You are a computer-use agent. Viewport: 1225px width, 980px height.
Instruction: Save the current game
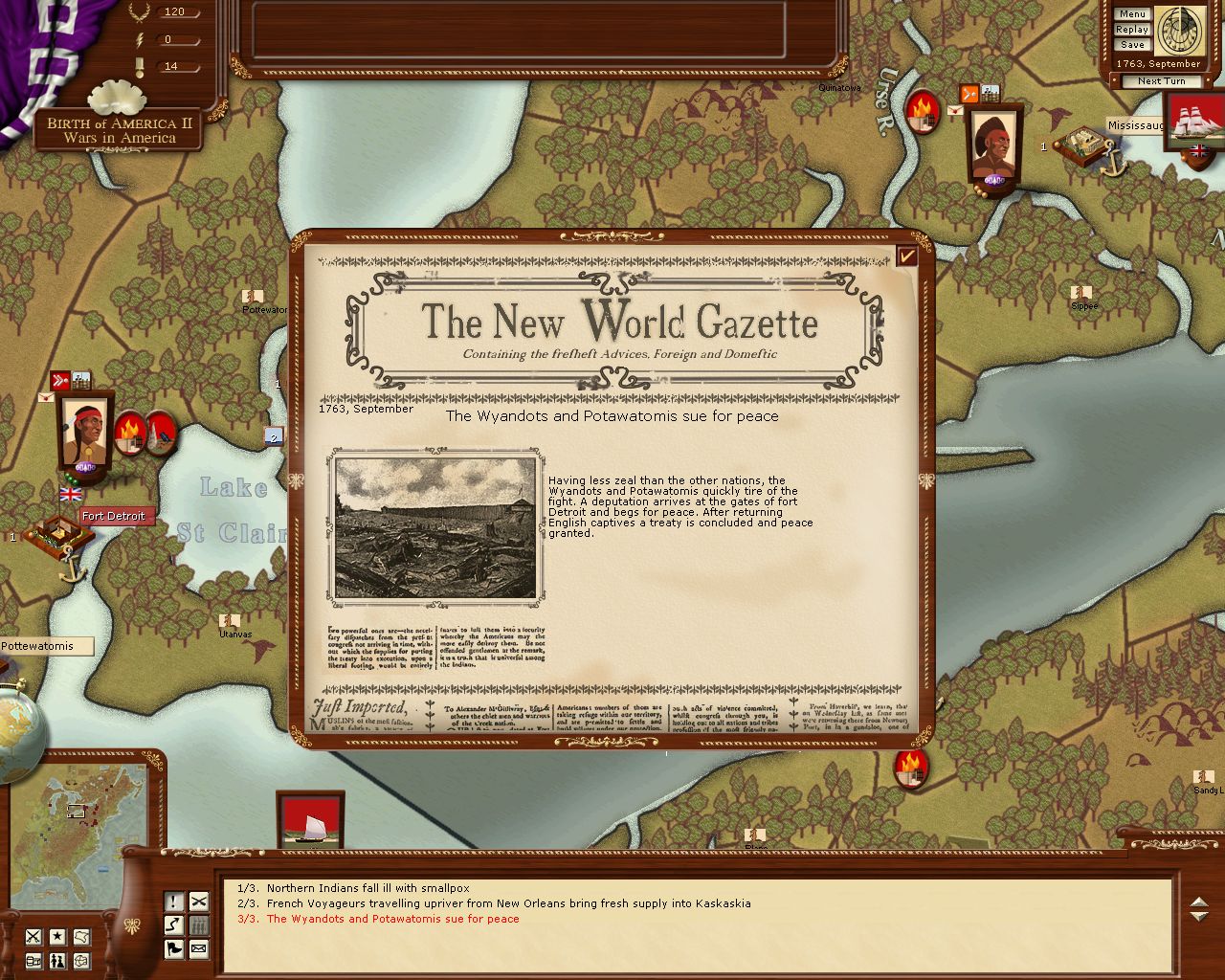pos(1132,45)
